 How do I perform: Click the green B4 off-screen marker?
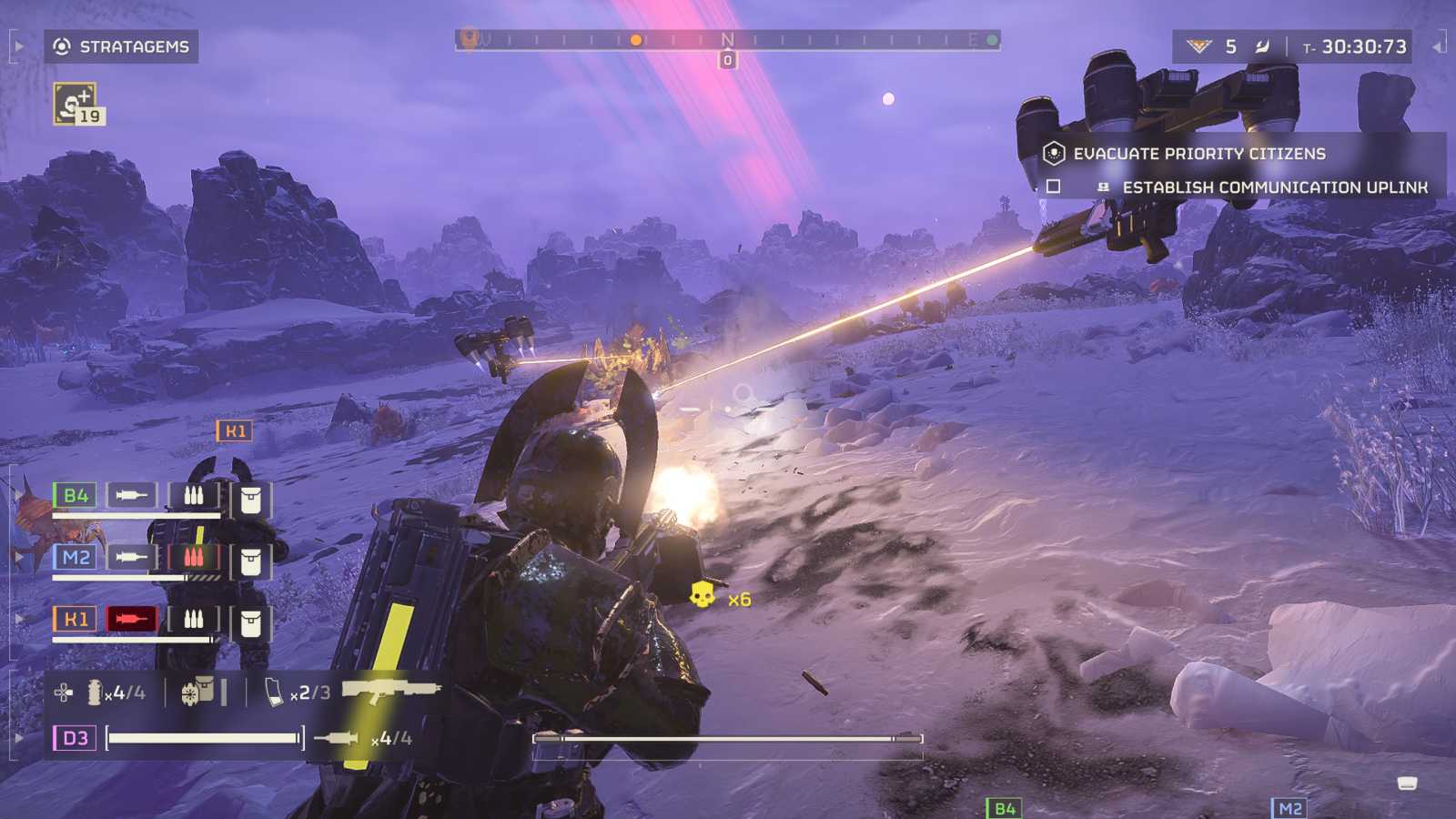[1004, 808]
